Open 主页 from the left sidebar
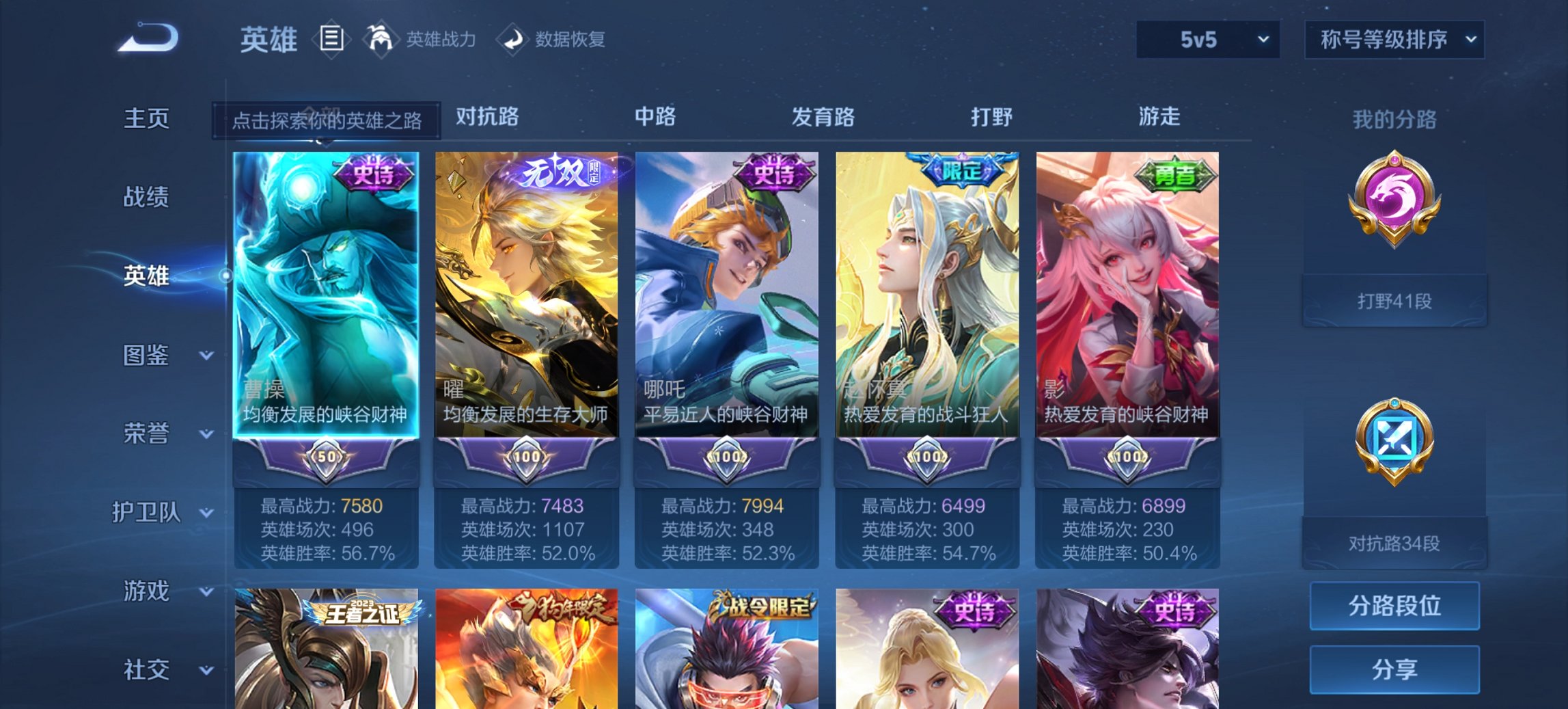Viewport: 1568px width, 709px height. tap(146, 118)
